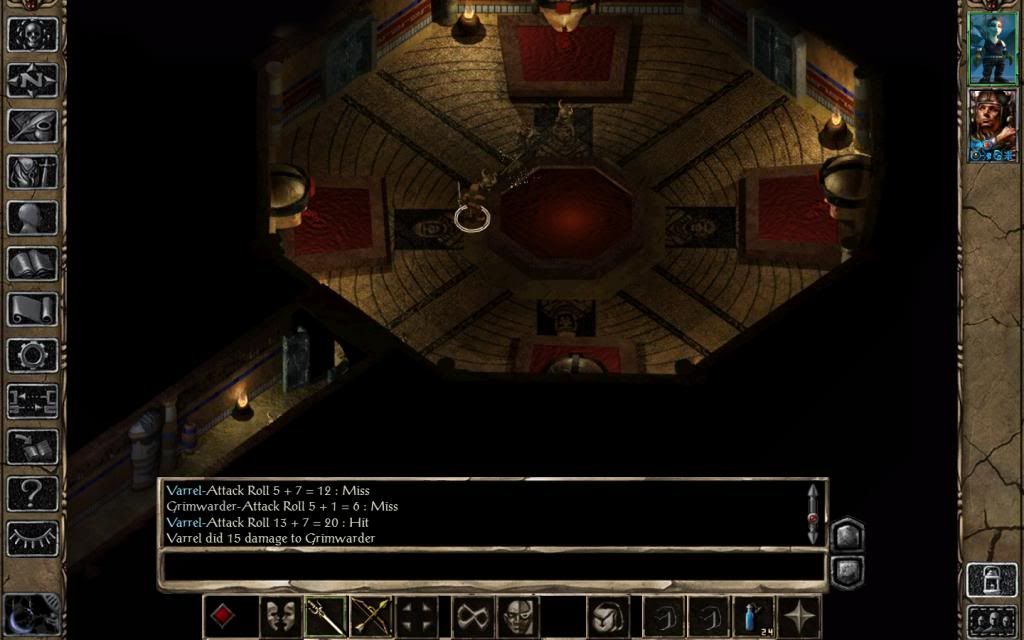
Task: Click the question mark help button
Action: click(x=32, y=493)
